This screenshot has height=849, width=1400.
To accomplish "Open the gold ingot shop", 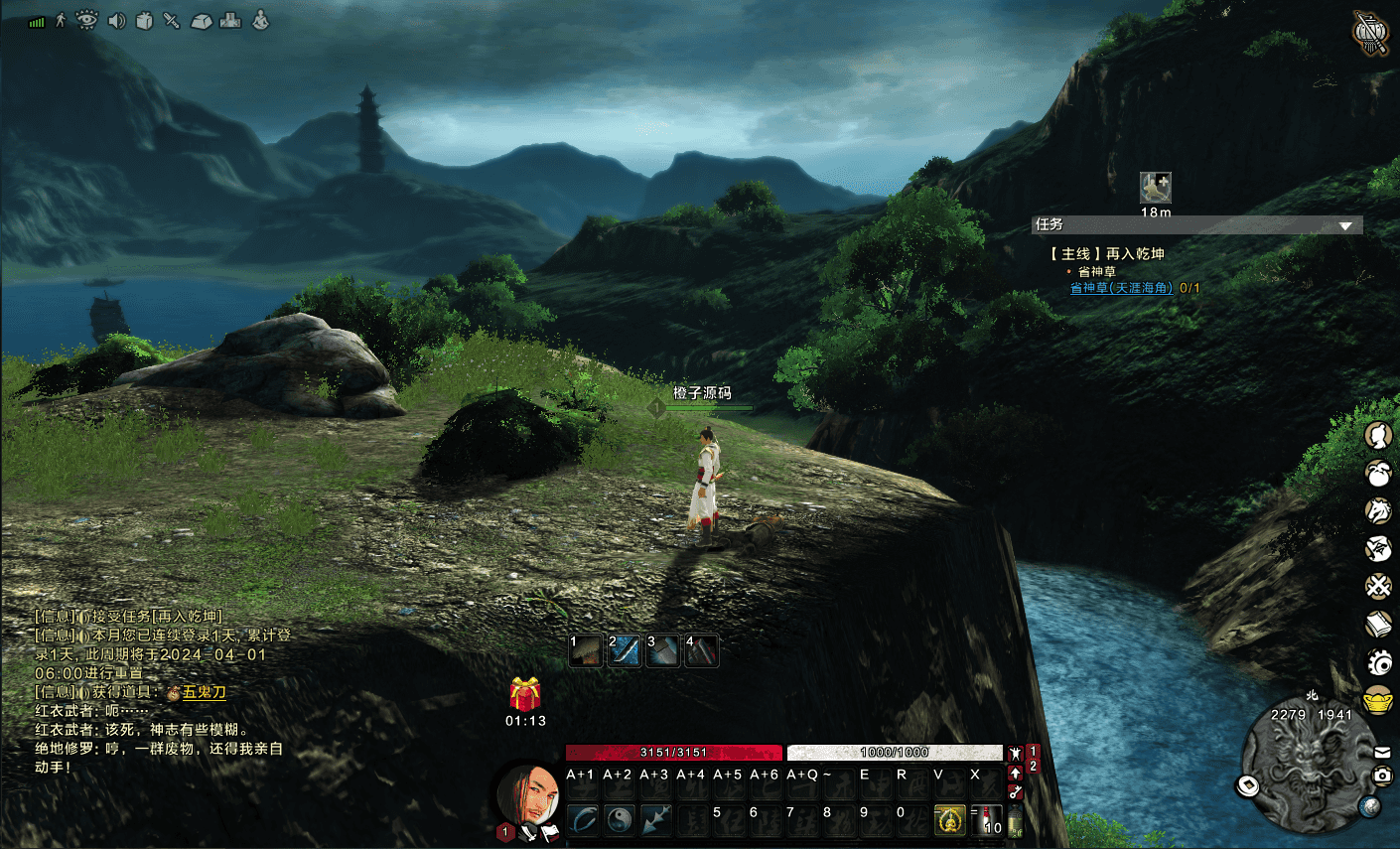I will (x=1378, y=700).
